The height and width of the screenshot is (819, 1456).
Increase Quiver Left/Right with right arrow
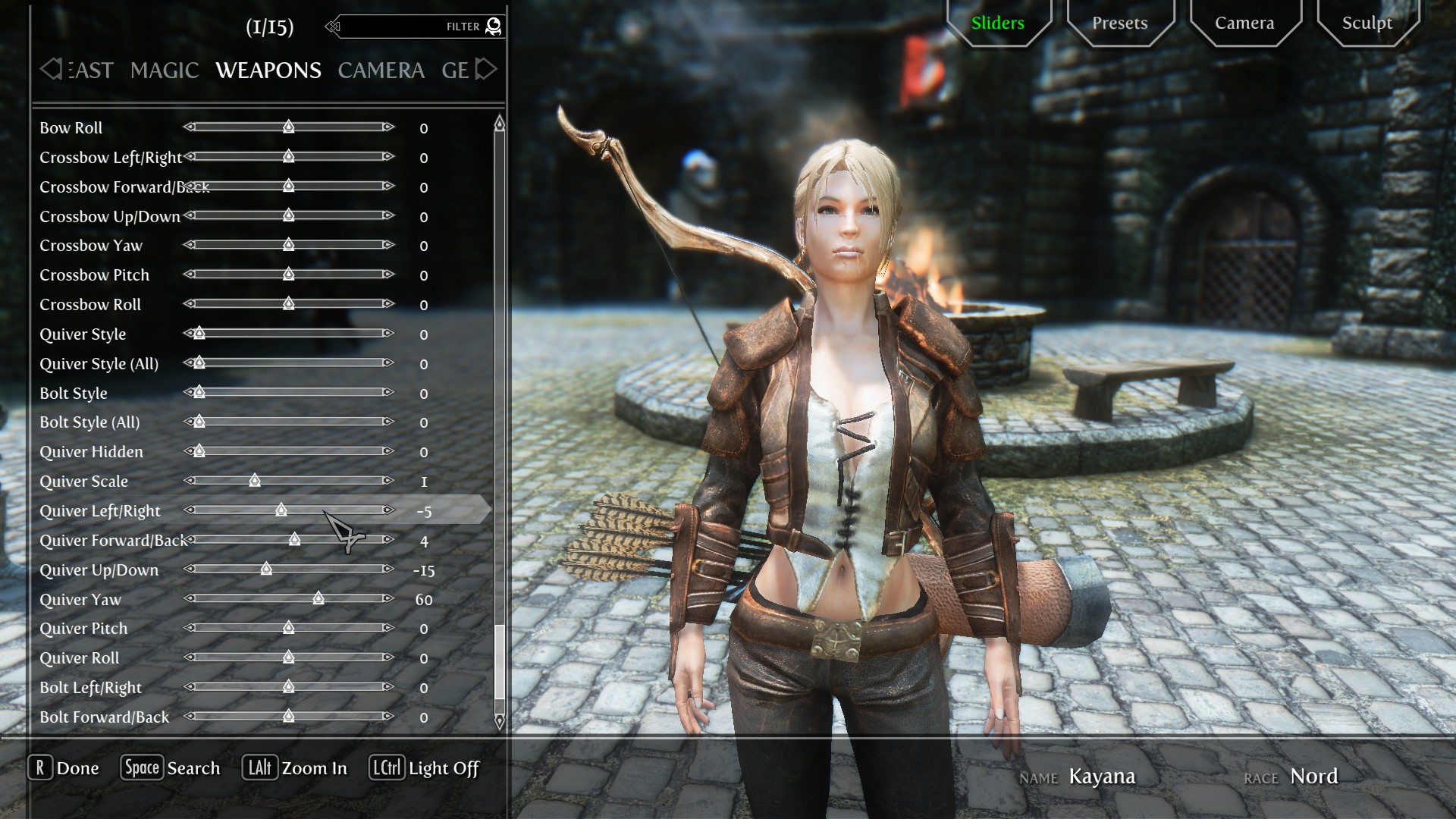388,510
